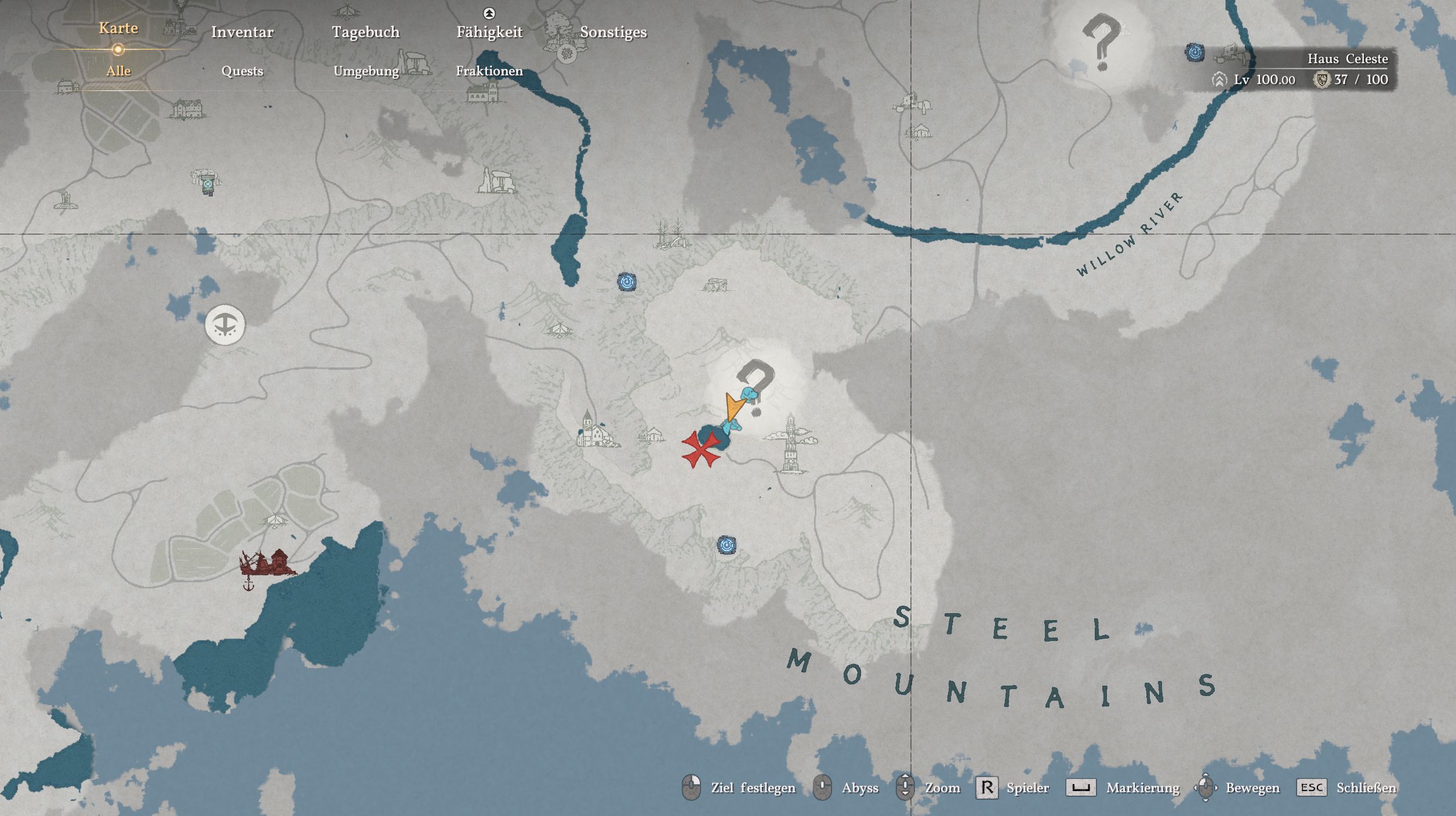Click the red cross map marker
1456x816 pixels.
[x=700, y=449]
